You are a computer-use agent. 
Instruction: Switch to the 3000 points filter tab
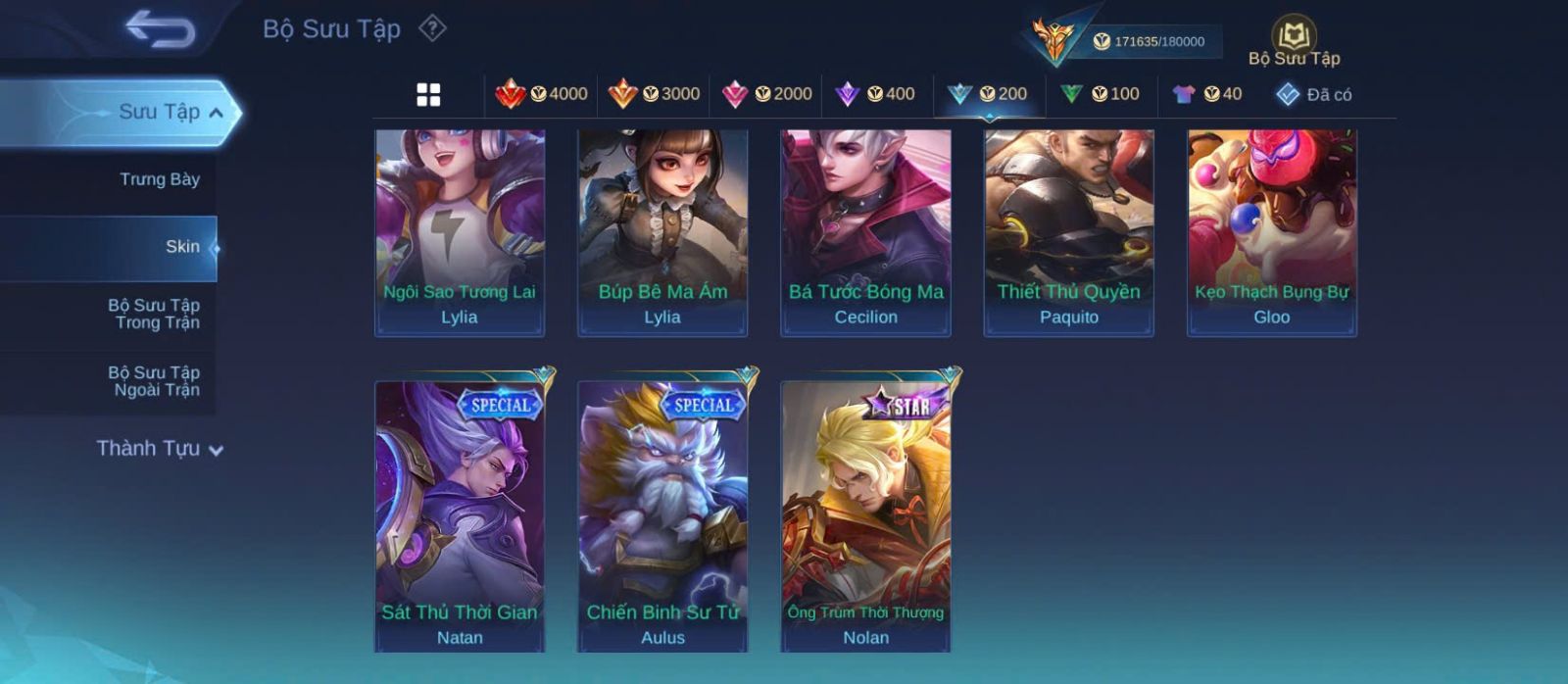click(654, 94)
